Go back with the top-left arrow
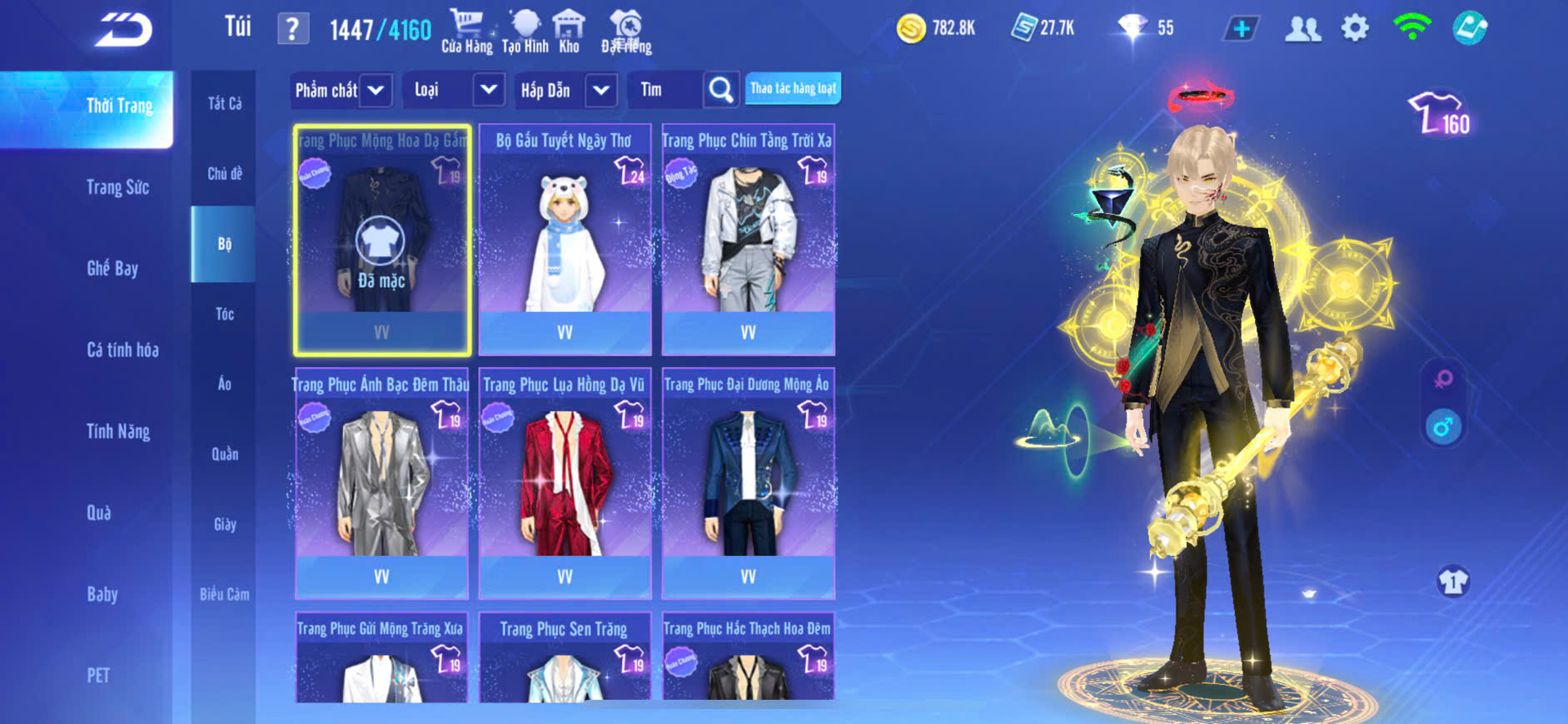1568x724 pixels. [x=123, y=30]
